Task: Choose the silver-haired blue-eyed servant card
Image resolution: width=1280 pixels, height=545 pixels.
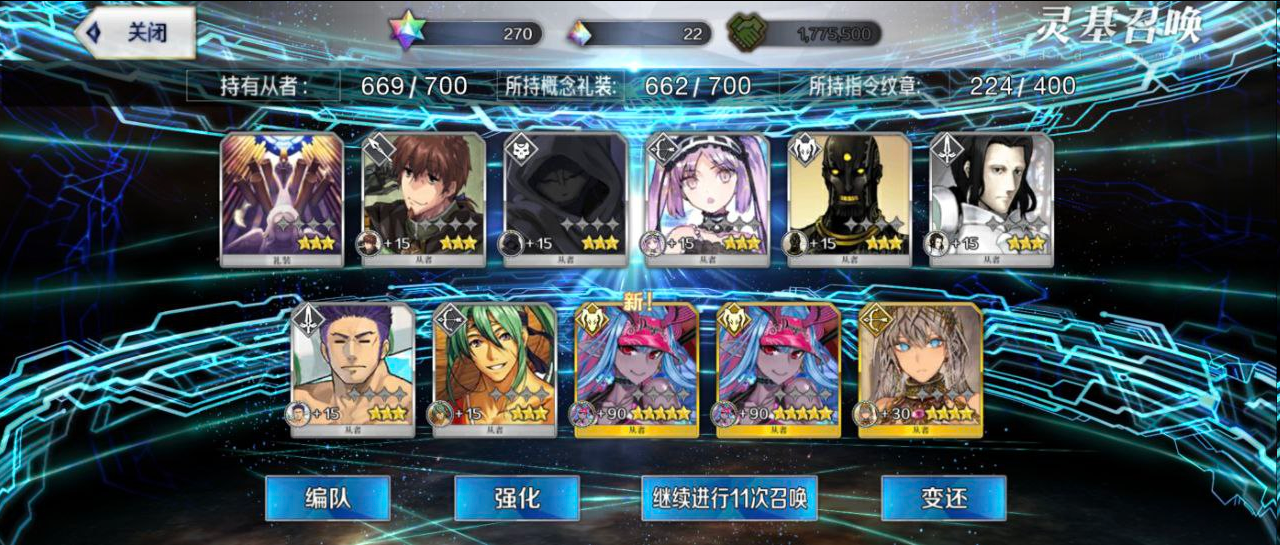Action: click(x=921, y=370)
